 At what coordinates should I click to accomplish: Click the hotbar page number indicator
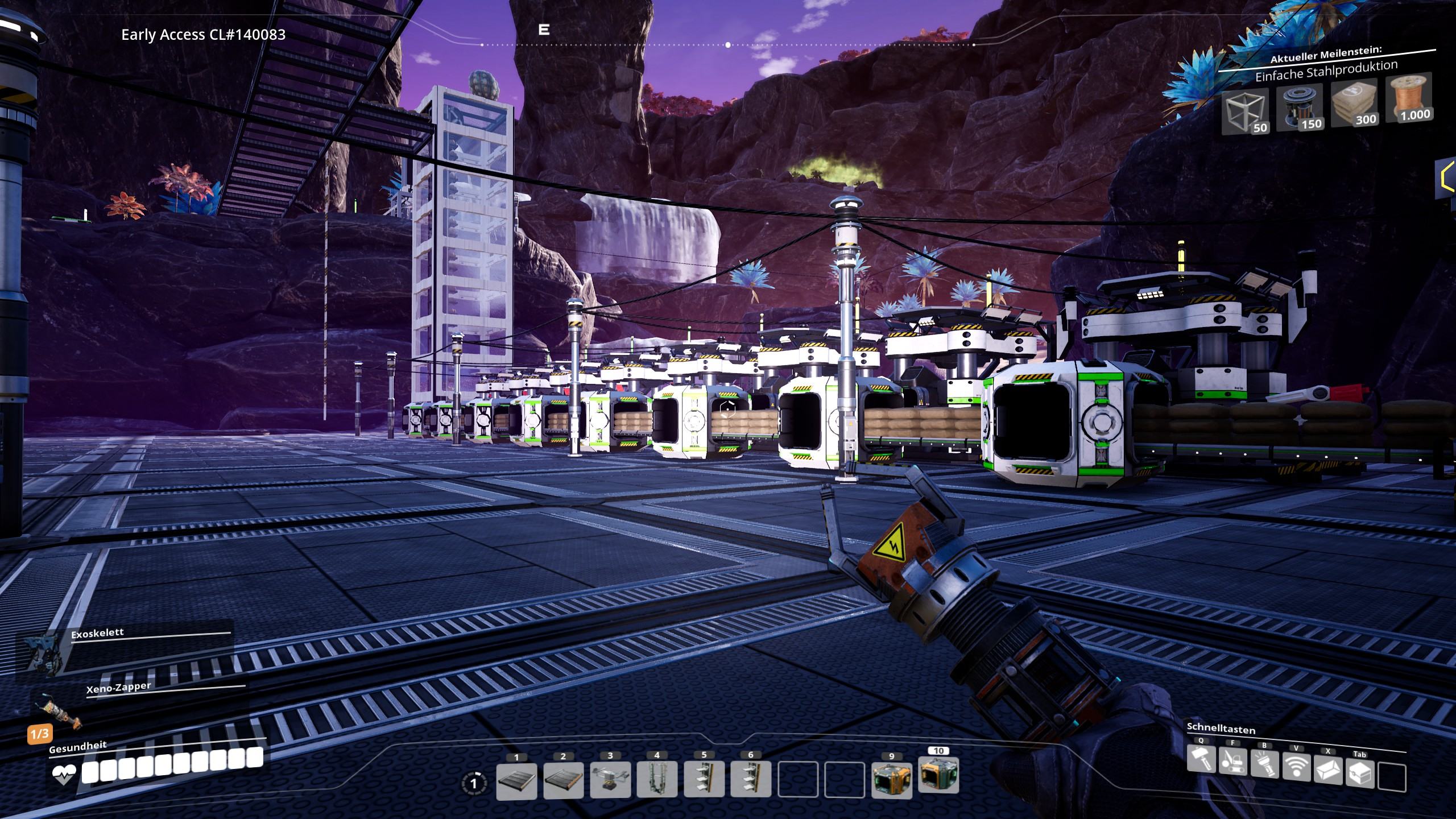click(474, 784)
